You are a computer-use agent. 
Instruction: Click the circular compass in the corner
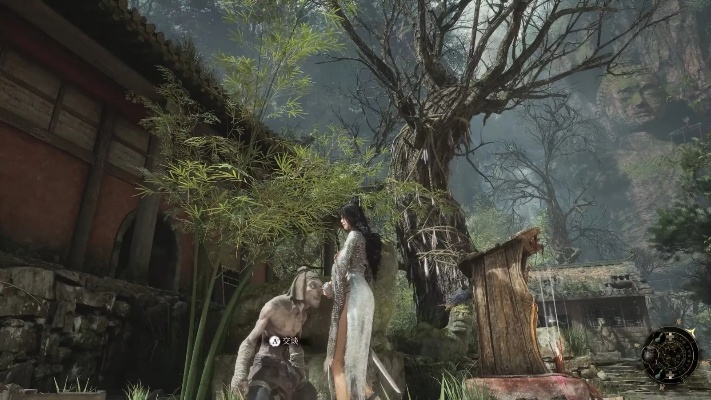point(670,355)
